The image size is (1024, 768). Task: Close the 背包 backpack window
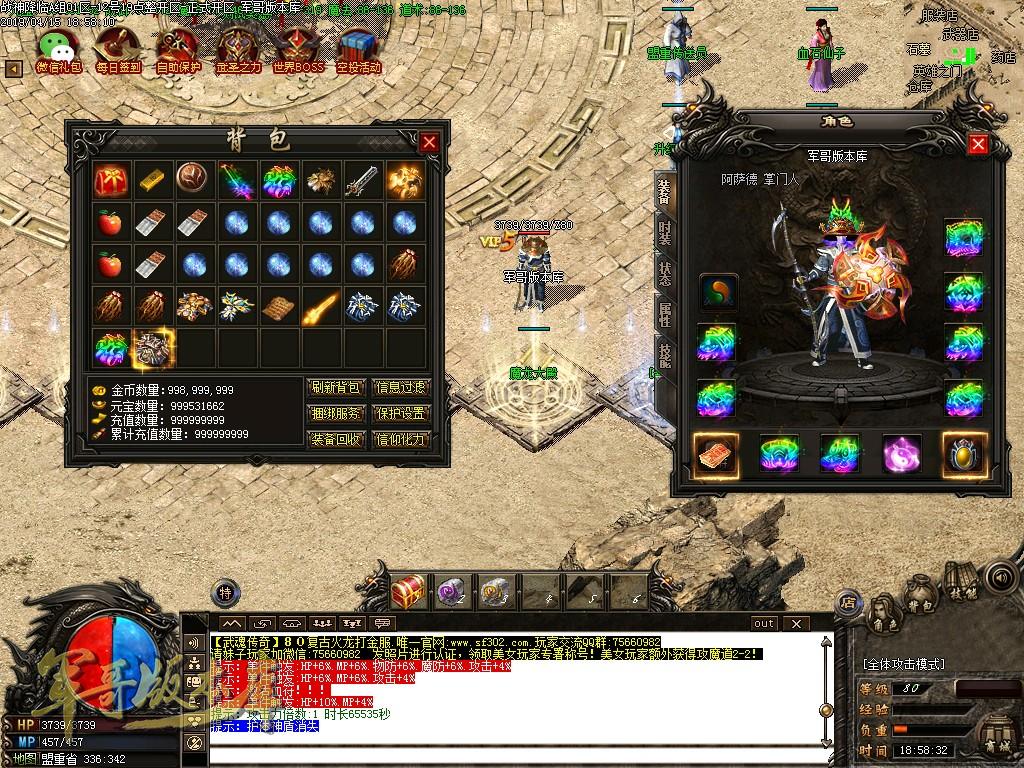click(429, 142)
